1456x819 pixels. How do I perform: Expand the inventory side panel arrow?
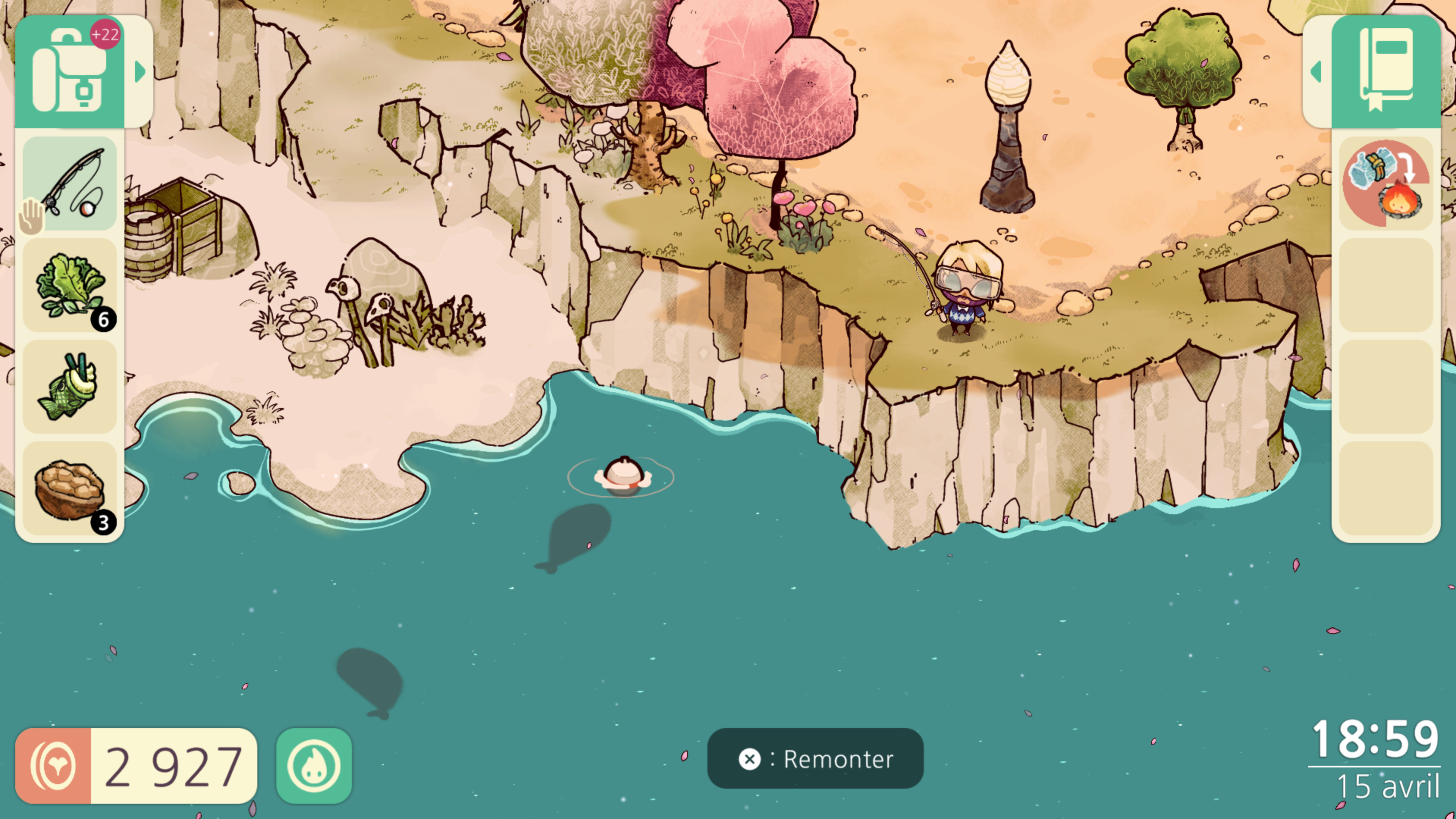point(140,72)
